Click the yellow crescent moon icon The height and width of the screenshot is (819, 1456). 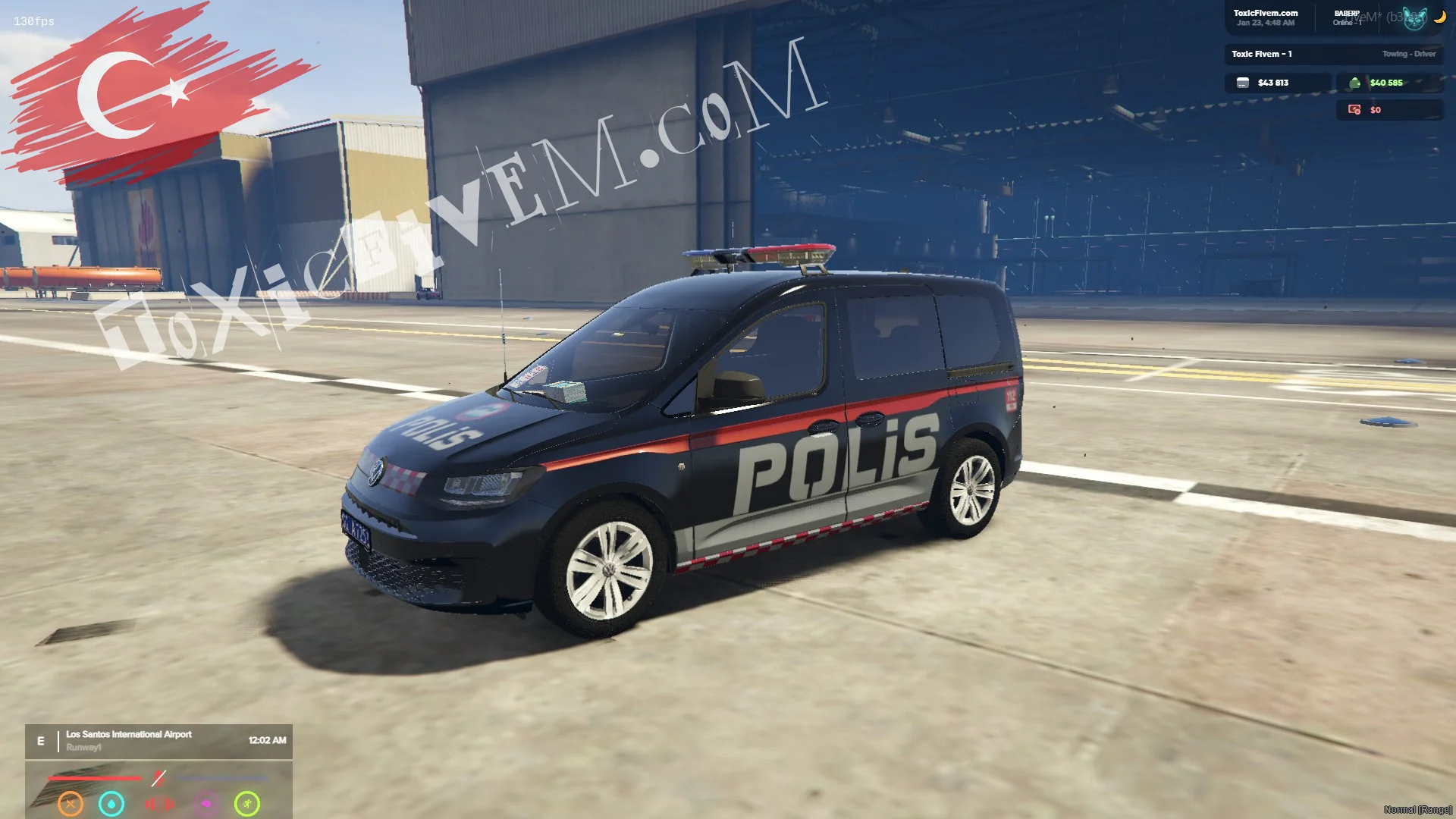pos(1439,17)
